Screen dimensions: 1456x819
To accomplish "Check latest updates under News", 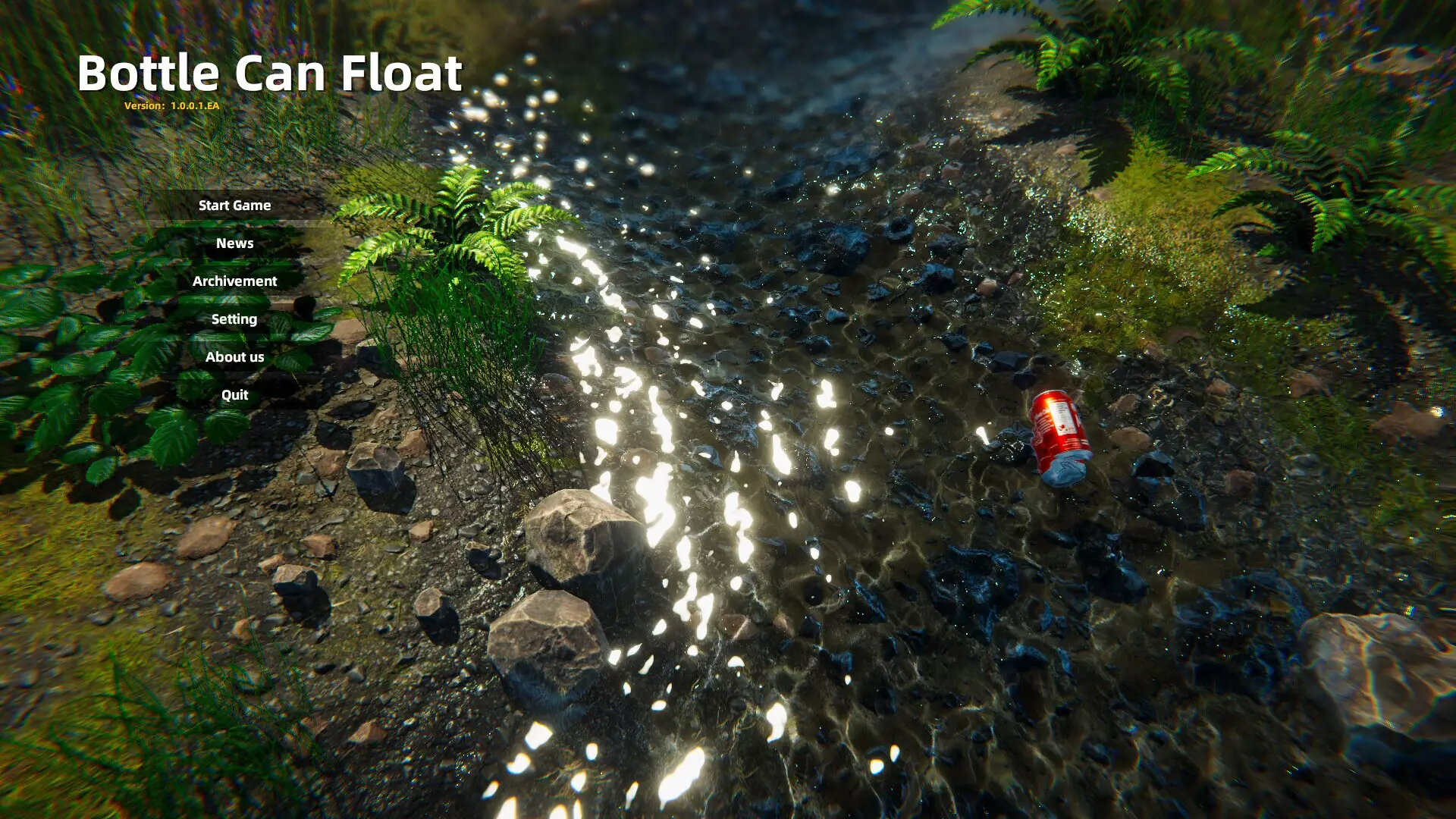I will [x=234, y=243].
